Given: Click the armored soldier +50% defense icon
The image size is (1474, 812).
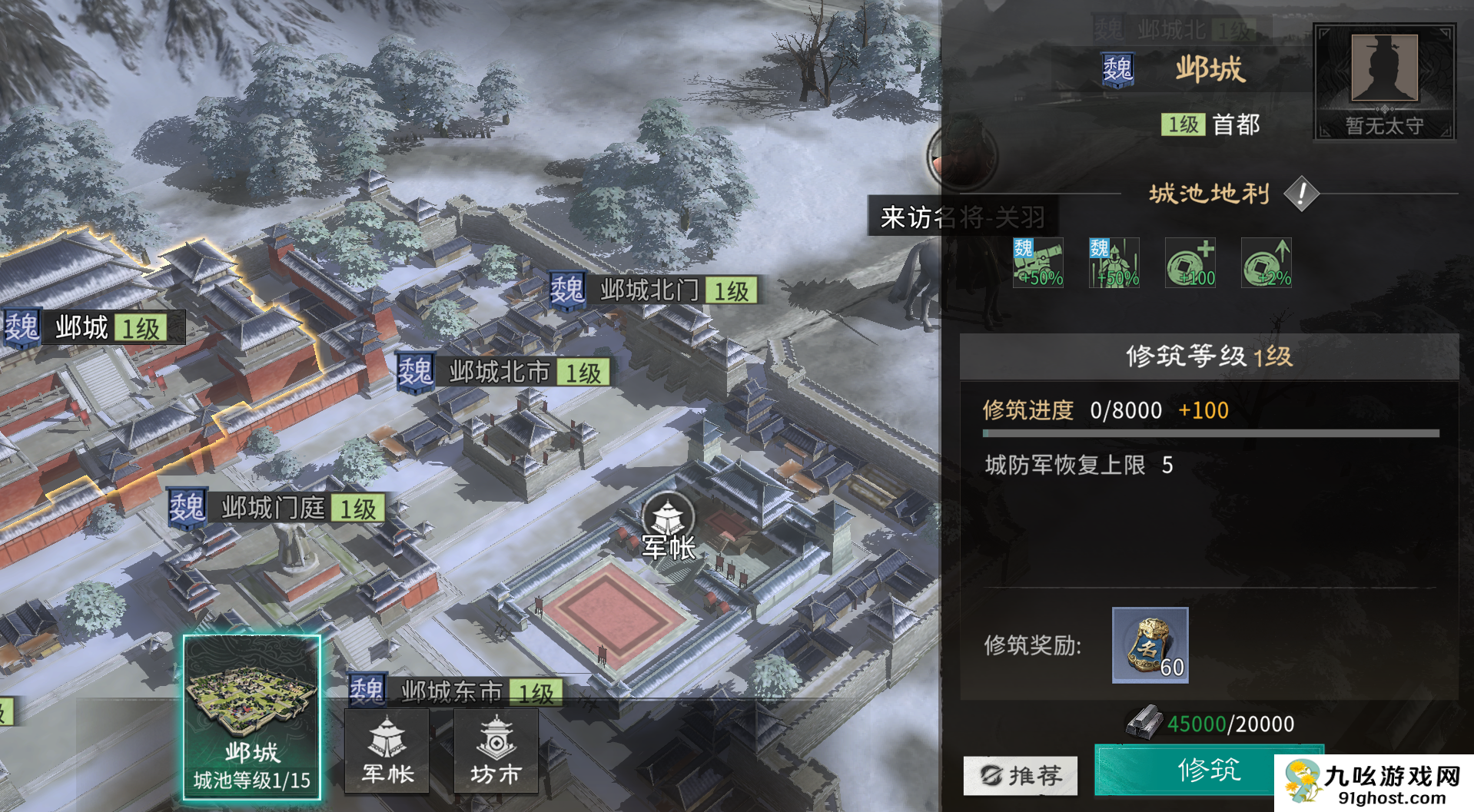Looking at the screenshot, I should pos(1114,263).
